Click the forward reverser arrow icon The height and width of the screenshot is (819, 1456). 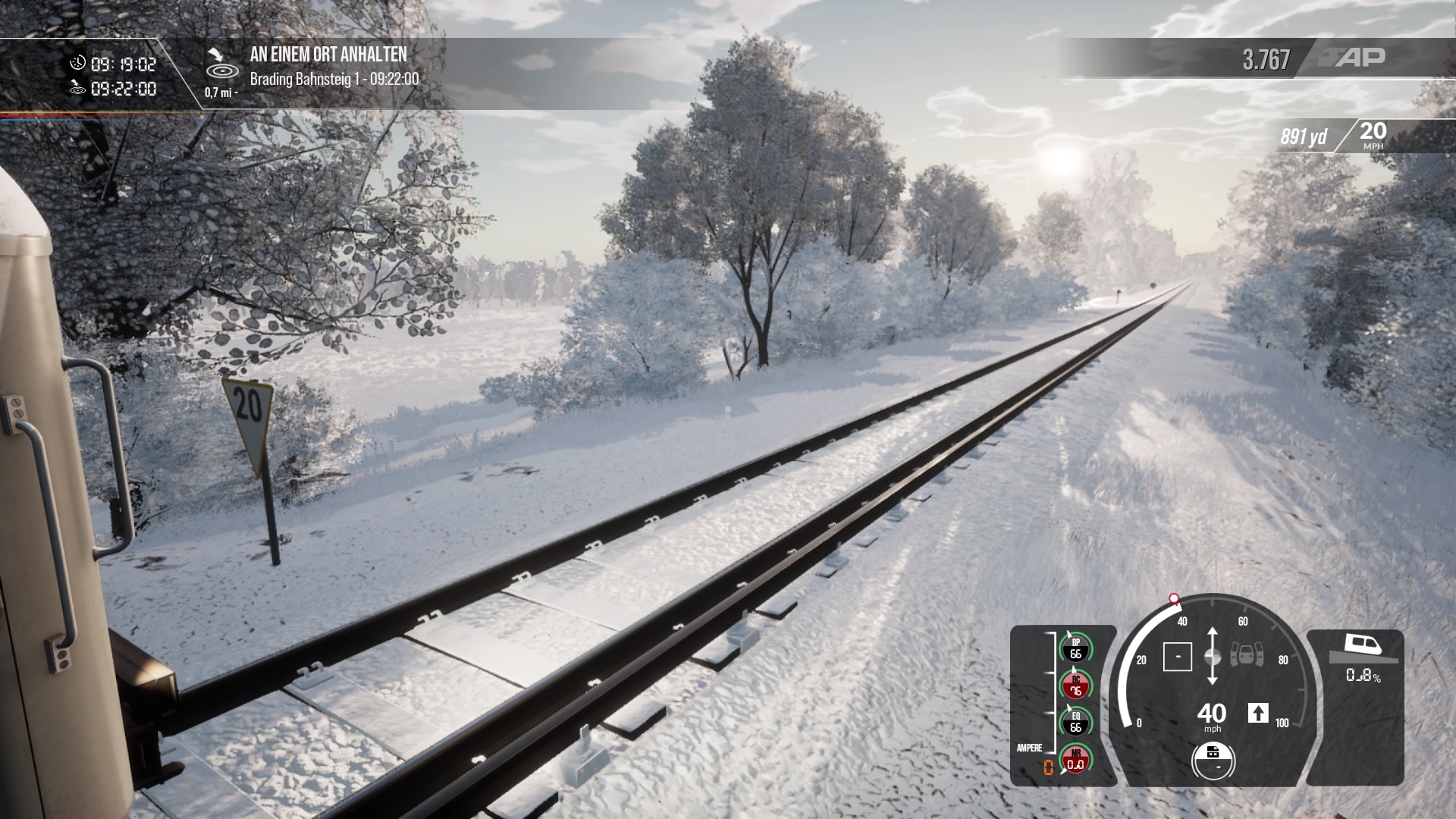(1258, 713)
